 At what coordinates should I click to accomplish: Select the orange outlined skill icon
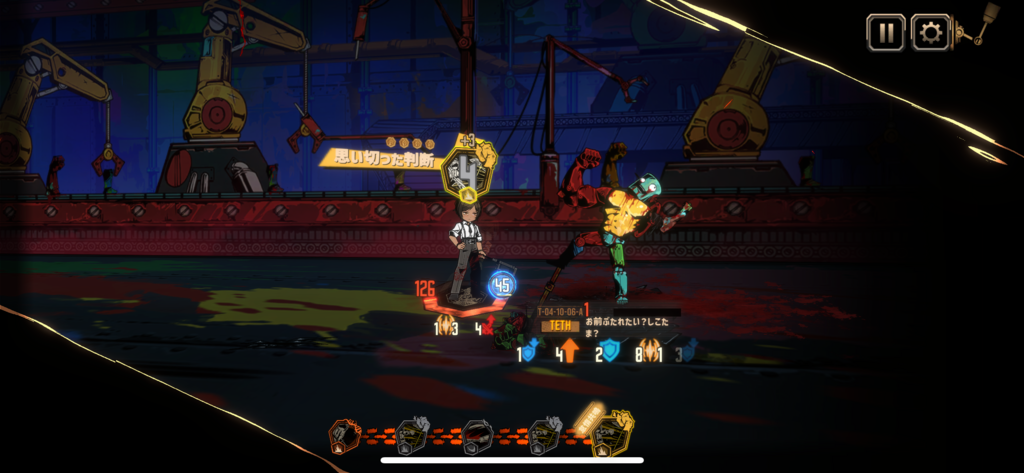[345, 436]
